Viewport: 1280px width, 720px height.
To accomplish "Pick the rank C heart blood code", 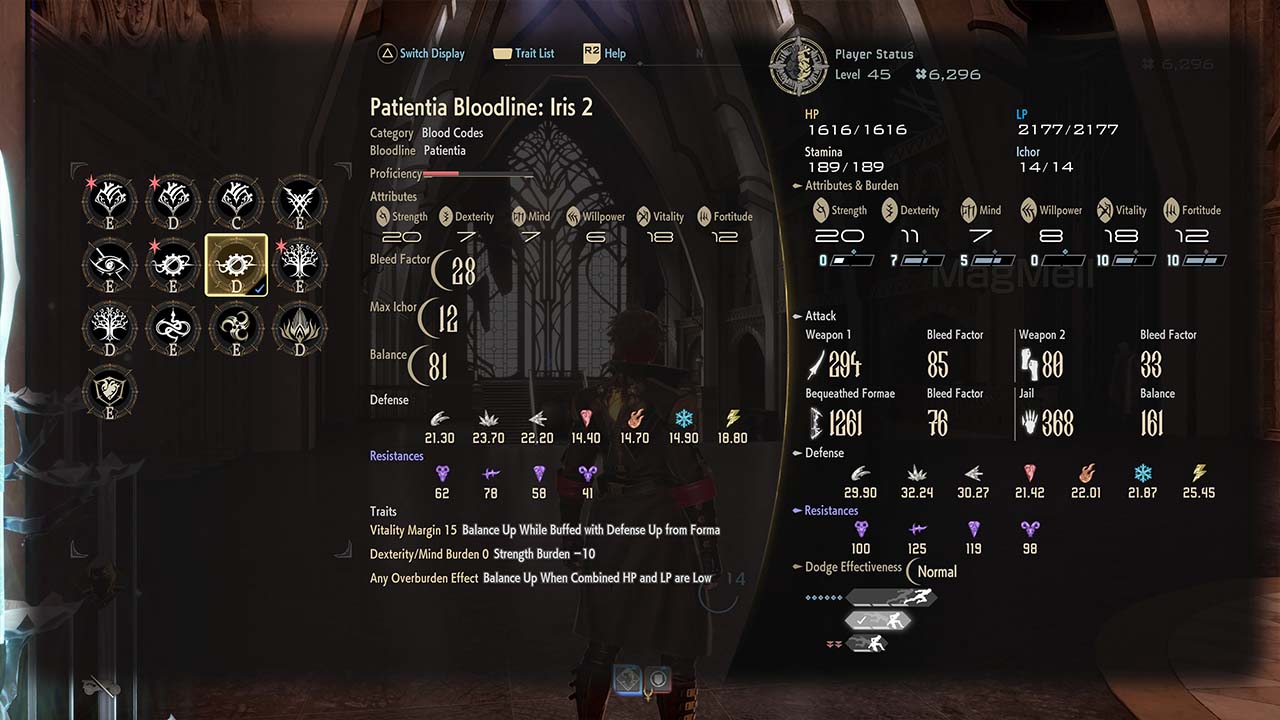I will coord(236,201).
